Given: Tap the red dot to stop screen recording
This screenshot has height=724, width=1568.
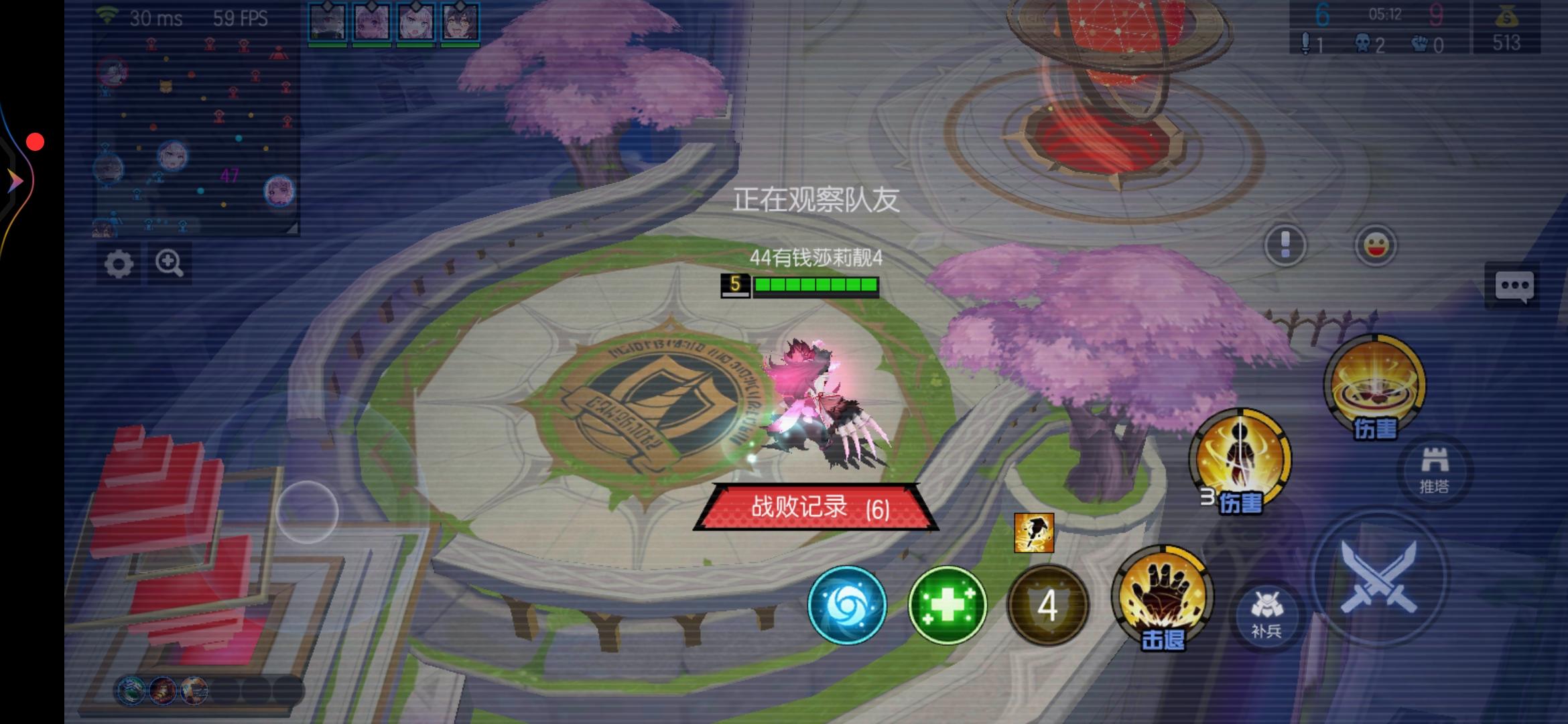Looking at the screenshot, I should point(36,141).
